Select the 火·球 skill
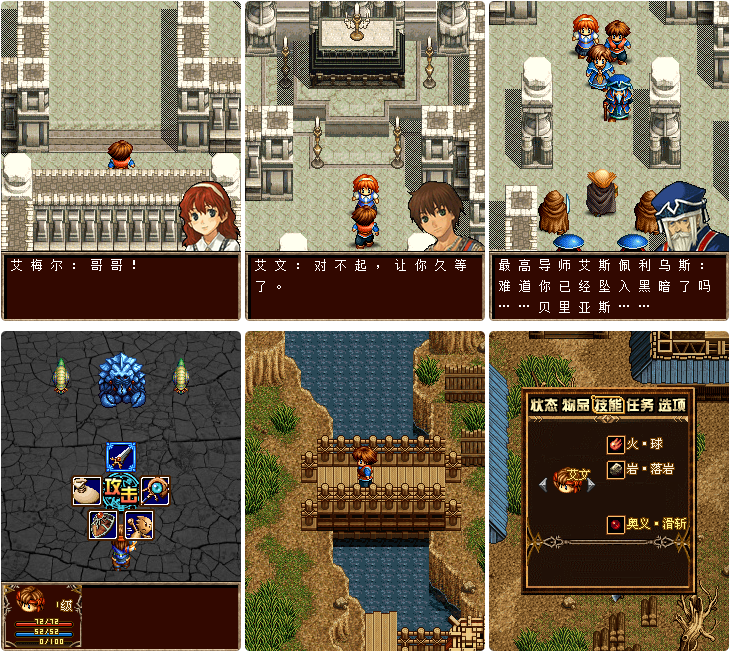 (x=638, y=444)
